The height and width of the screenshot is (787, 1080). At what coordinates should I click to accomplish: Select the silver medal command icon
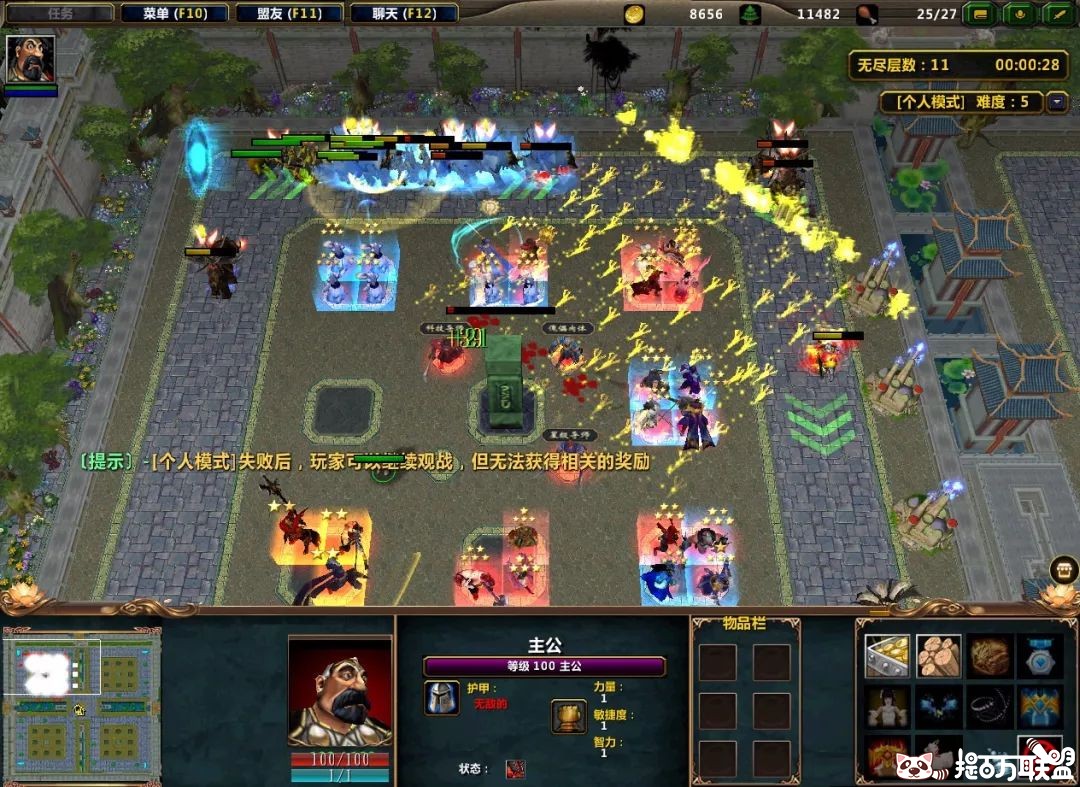(x=1040, y=656)
